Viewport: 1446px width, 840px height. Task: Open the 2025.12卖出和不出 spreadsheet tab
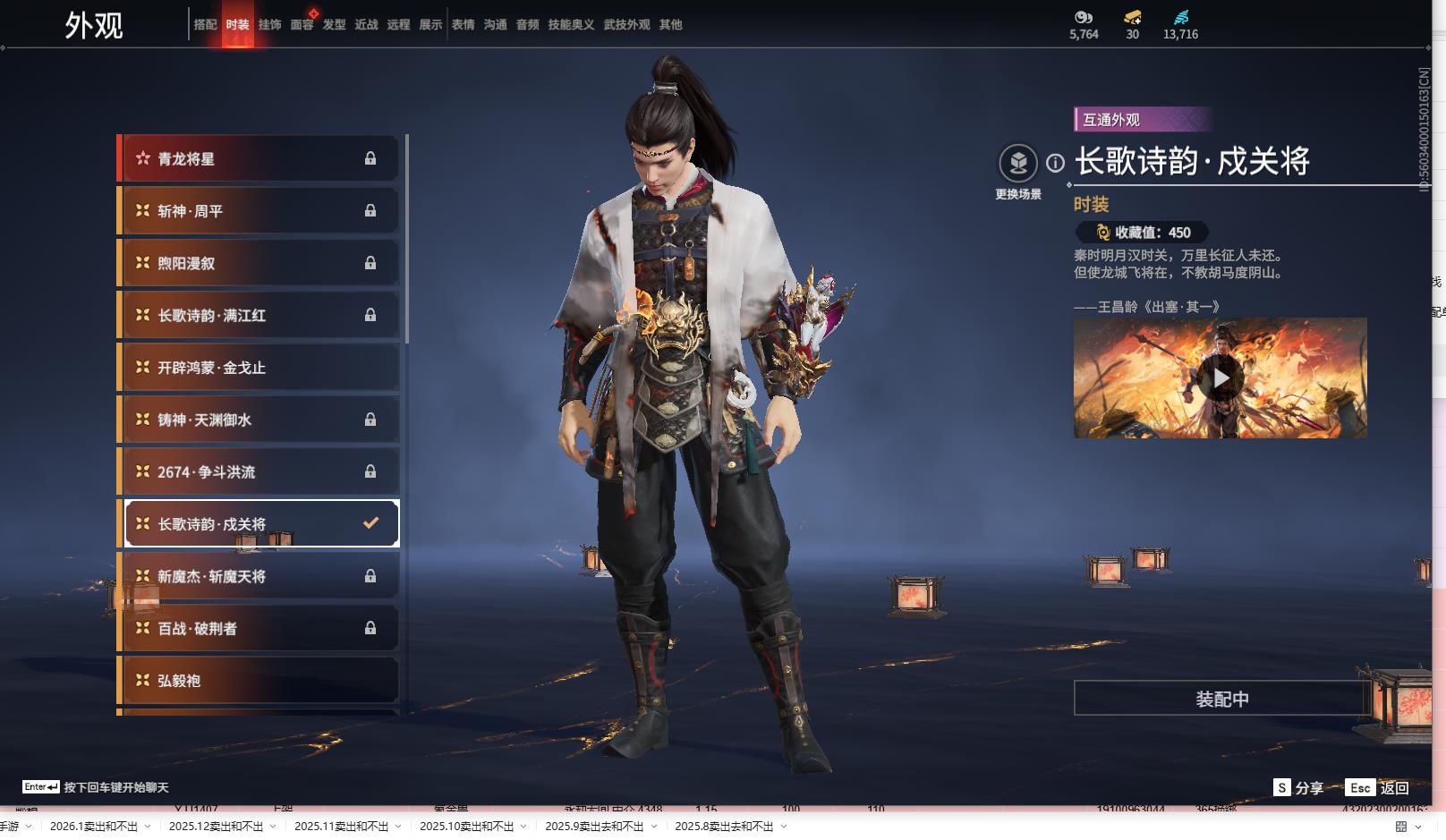216,827
